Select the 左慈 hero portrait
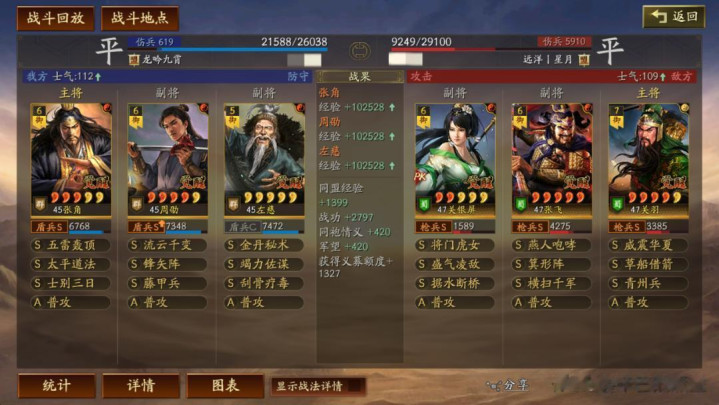Image resolution: width=719 pixels, height=405 pixels. (x=263, y=153)
